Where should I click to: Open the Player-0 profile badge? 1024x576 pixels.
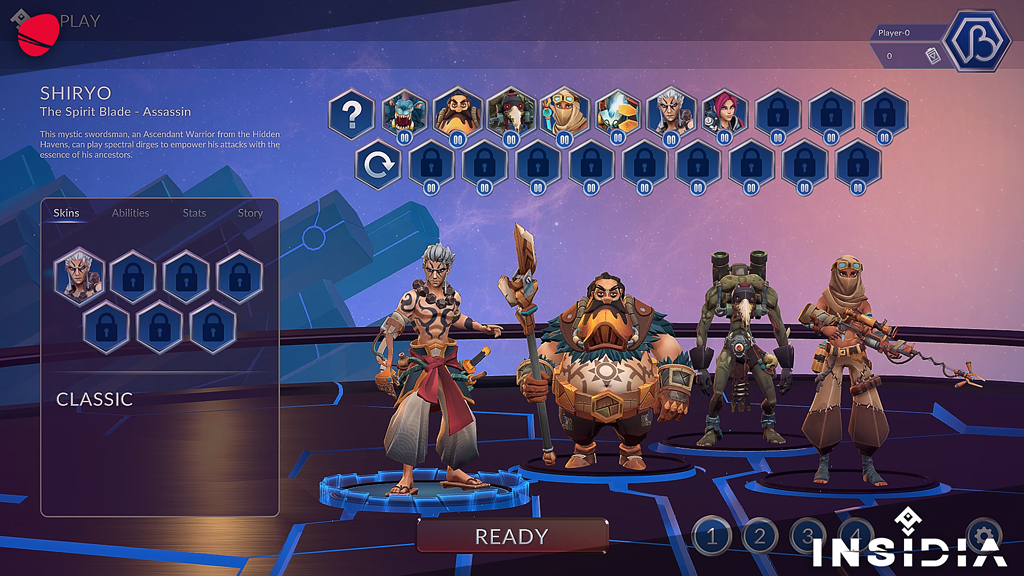coord(979,40)
